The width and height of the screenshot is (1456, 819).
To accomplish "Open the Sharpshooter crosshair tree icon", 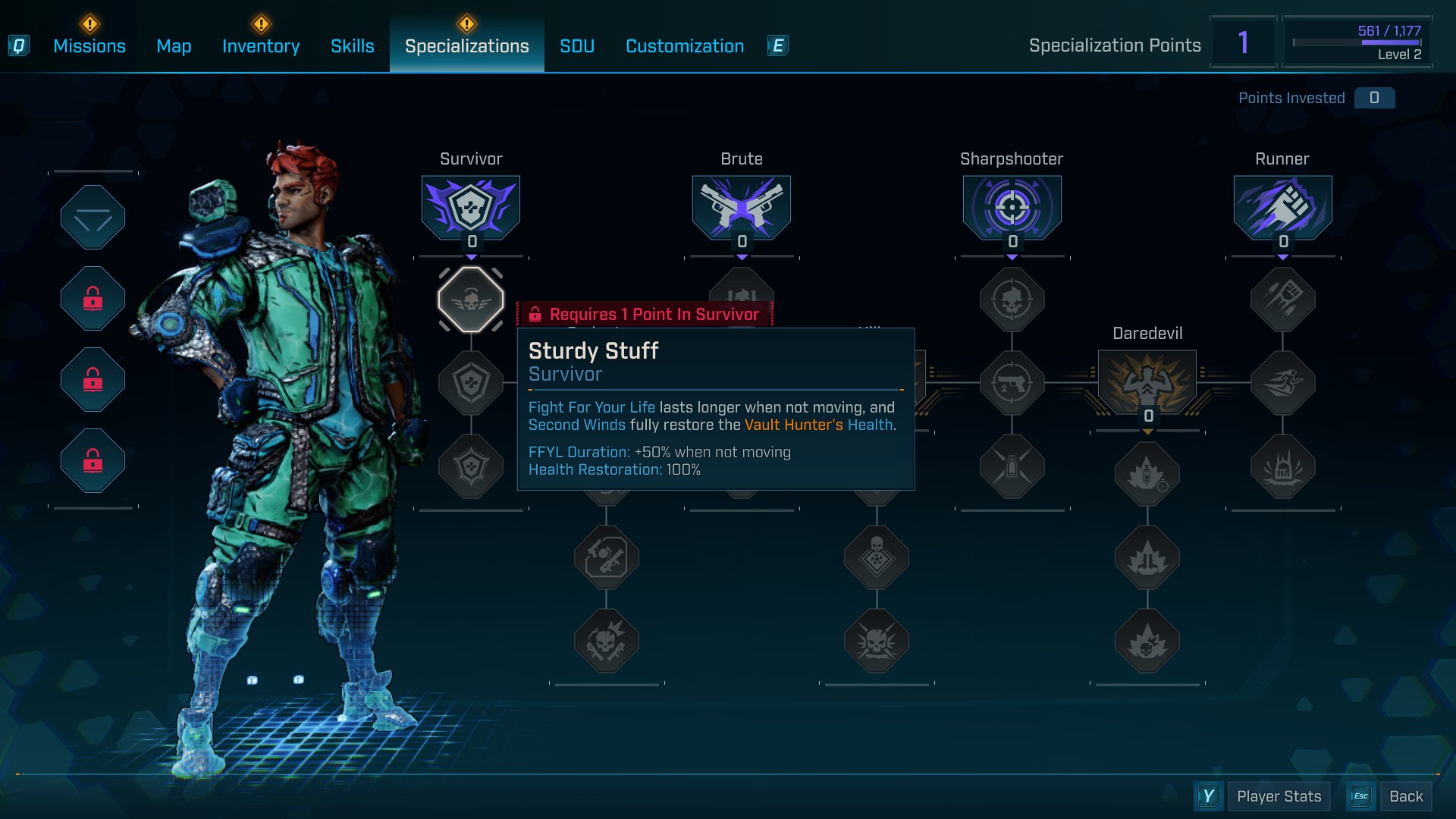I will 1012,206.
